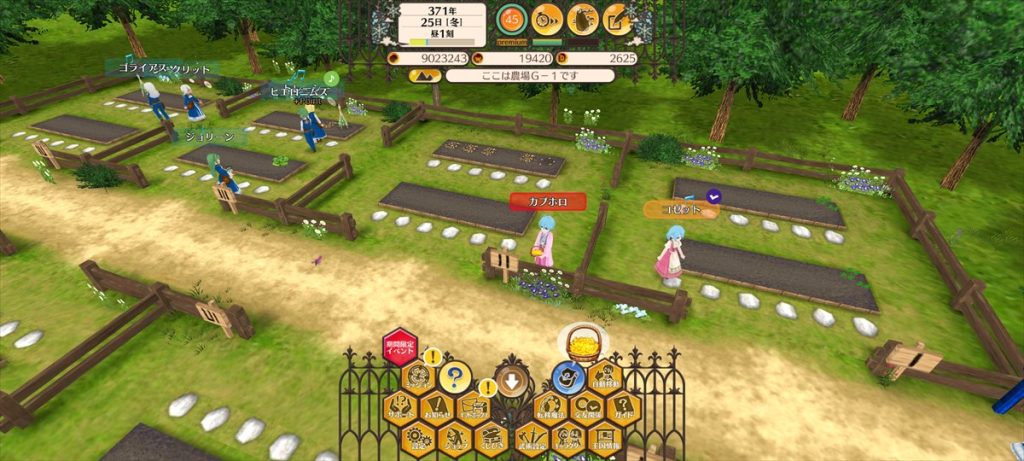The height and width of the screenshot is (461, 1024).
Task: Open the 転移魔法 teleport magic menu
Action: tap(549, 407)
